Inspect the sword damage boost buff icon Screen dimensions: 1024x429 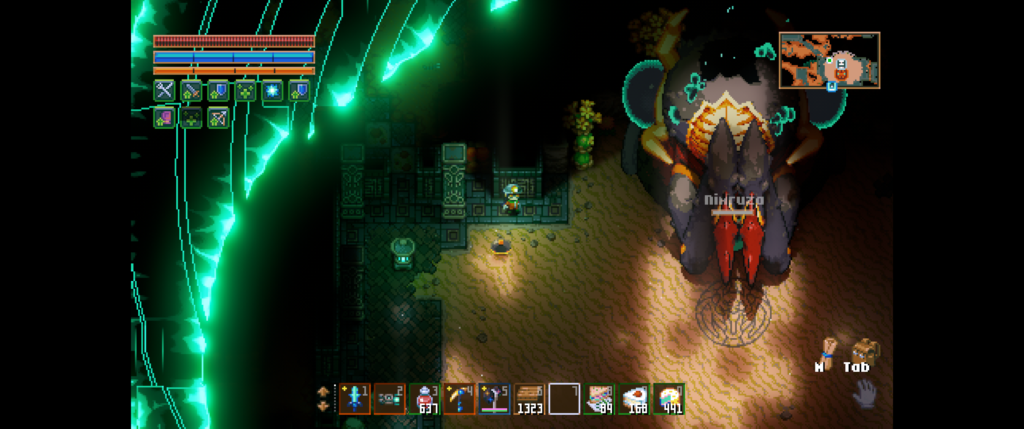tap(191, 90)
